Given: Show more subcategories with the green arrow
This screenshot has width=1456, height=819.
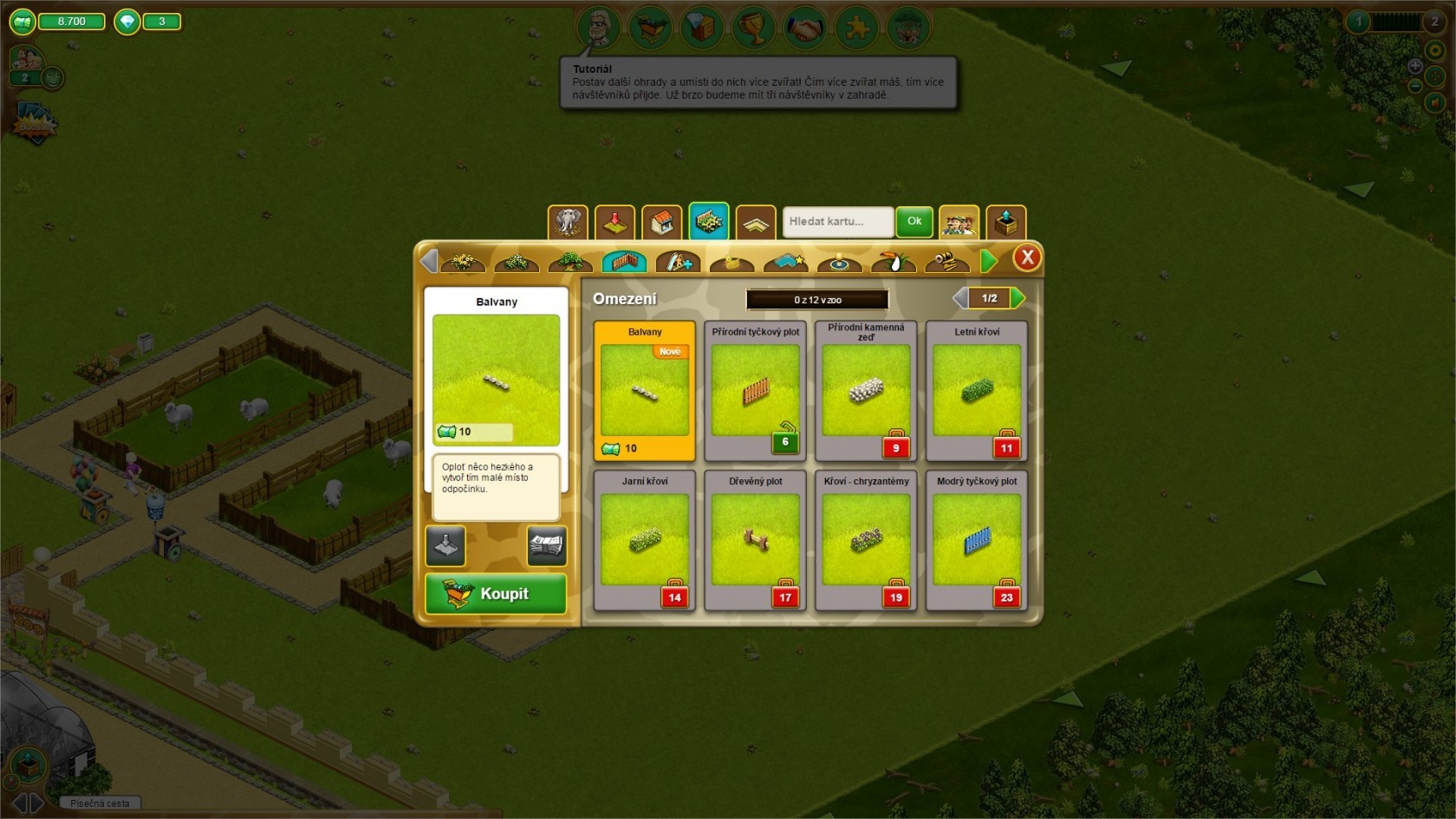Looking at the screenshot, I should [x=989, y=261].
